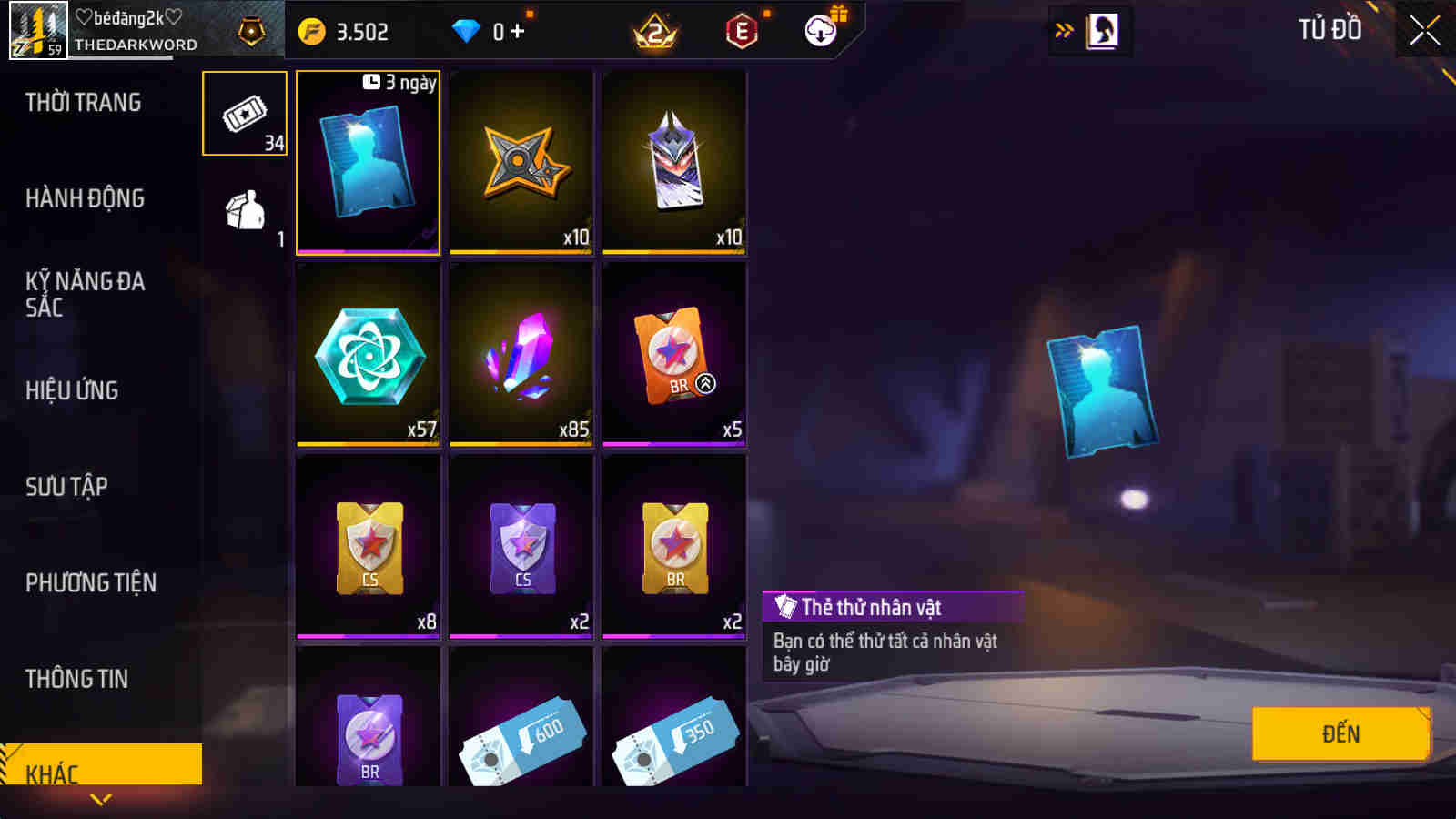Select the teal atom token x57
The height and width of the screenshot is (819, 1456).
[x=368, y=355]
